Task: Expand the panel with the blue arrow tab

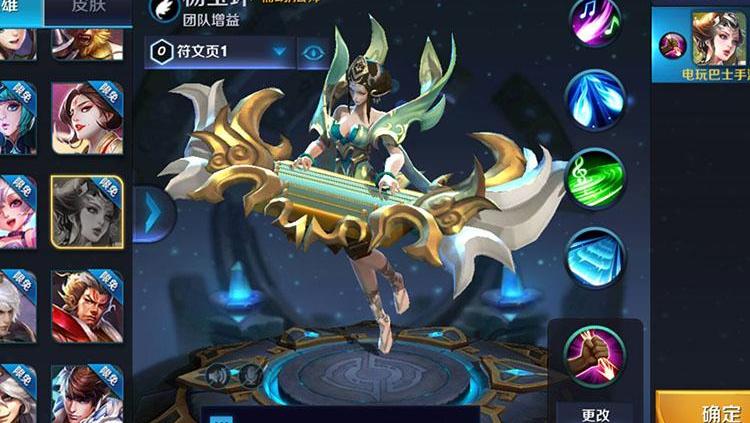Action: (x=152, y=213)
